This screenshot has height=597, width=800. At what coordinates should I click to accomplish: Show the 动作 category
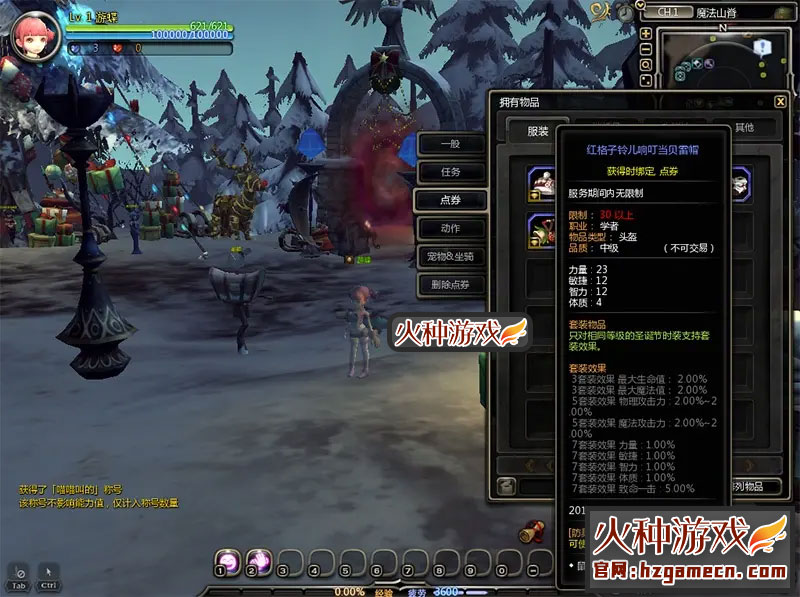pos(450,228)
